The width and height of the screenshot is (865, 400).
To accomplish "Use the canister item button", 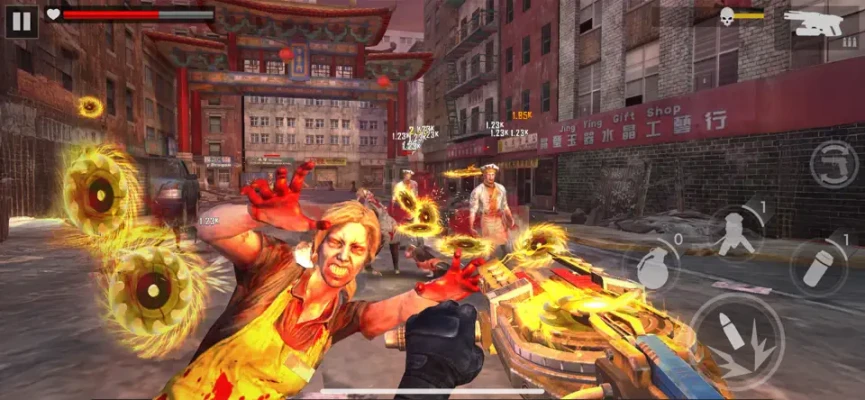I will pyautogui.click(x=817, y=268).
